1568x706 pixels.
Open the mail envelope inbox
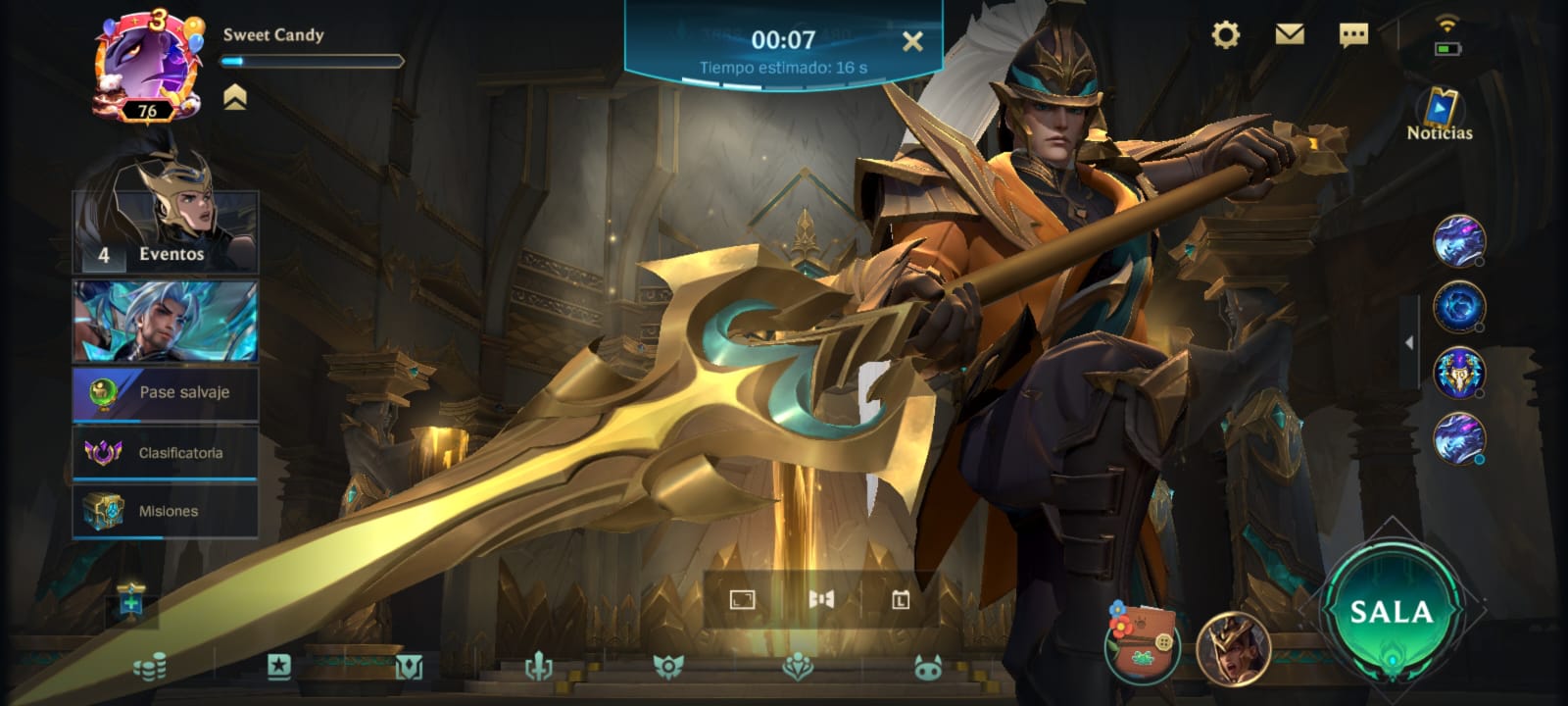coord(1290,35)
